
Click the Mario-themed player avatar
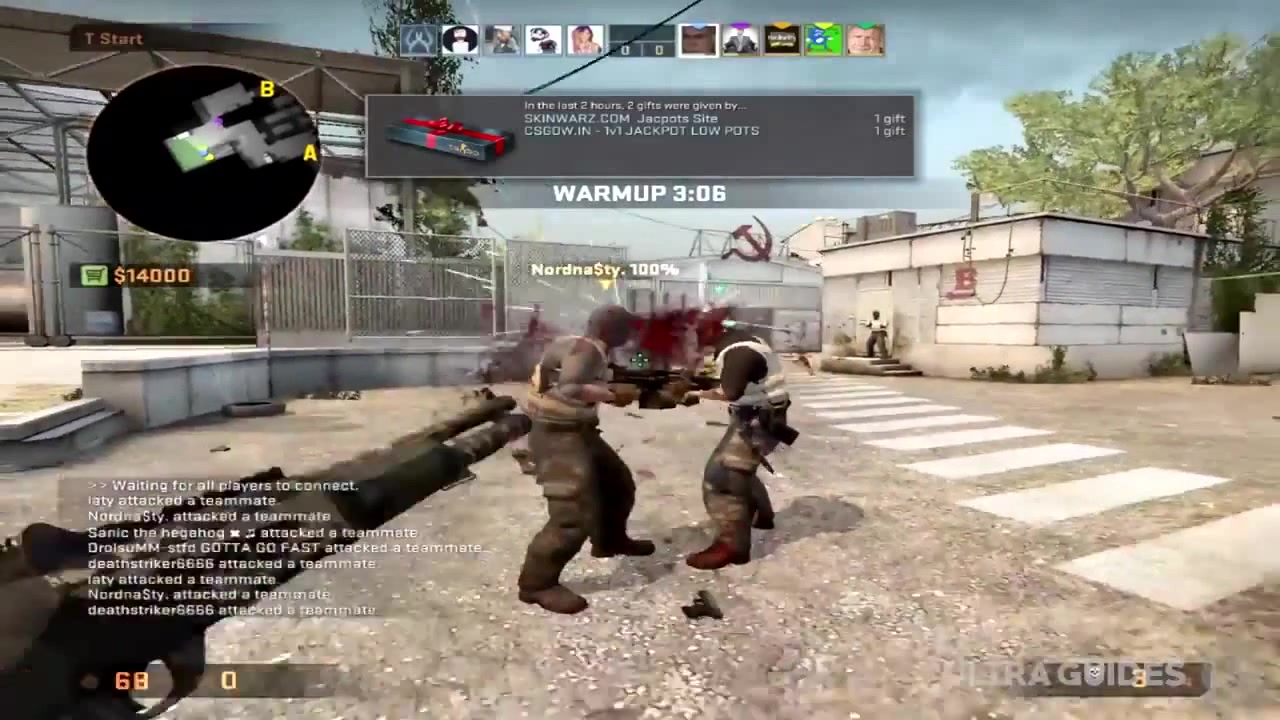(x=543, y=39)
